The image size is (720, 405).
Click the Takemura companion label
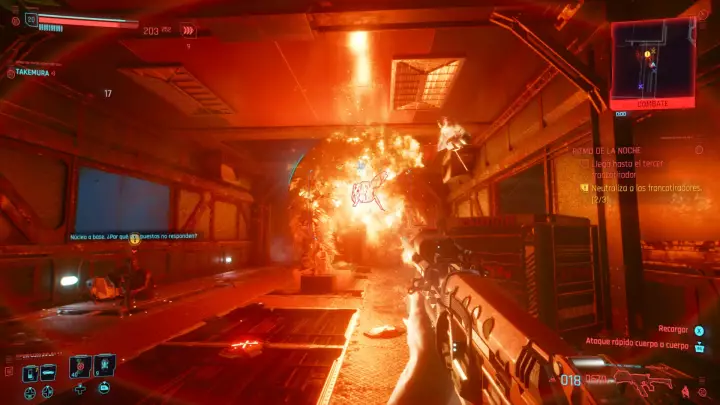point(32,73)
